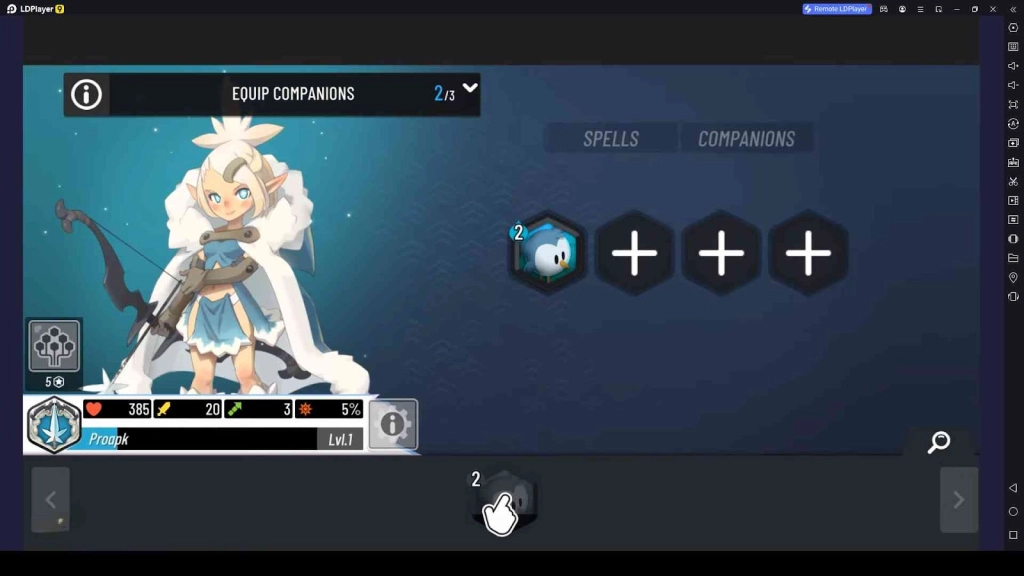This screenshot has width=1024, height=576.
Task: Expand the Equip Companions dropdown arrow
Action: 470,88
